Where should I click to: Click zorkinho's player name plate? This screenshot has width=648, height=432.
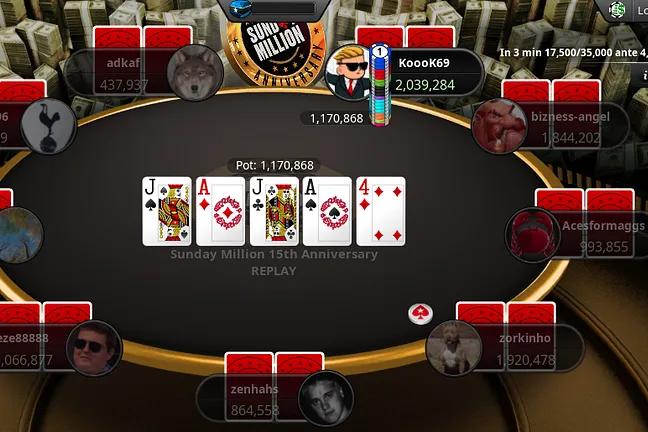(526, 348)
